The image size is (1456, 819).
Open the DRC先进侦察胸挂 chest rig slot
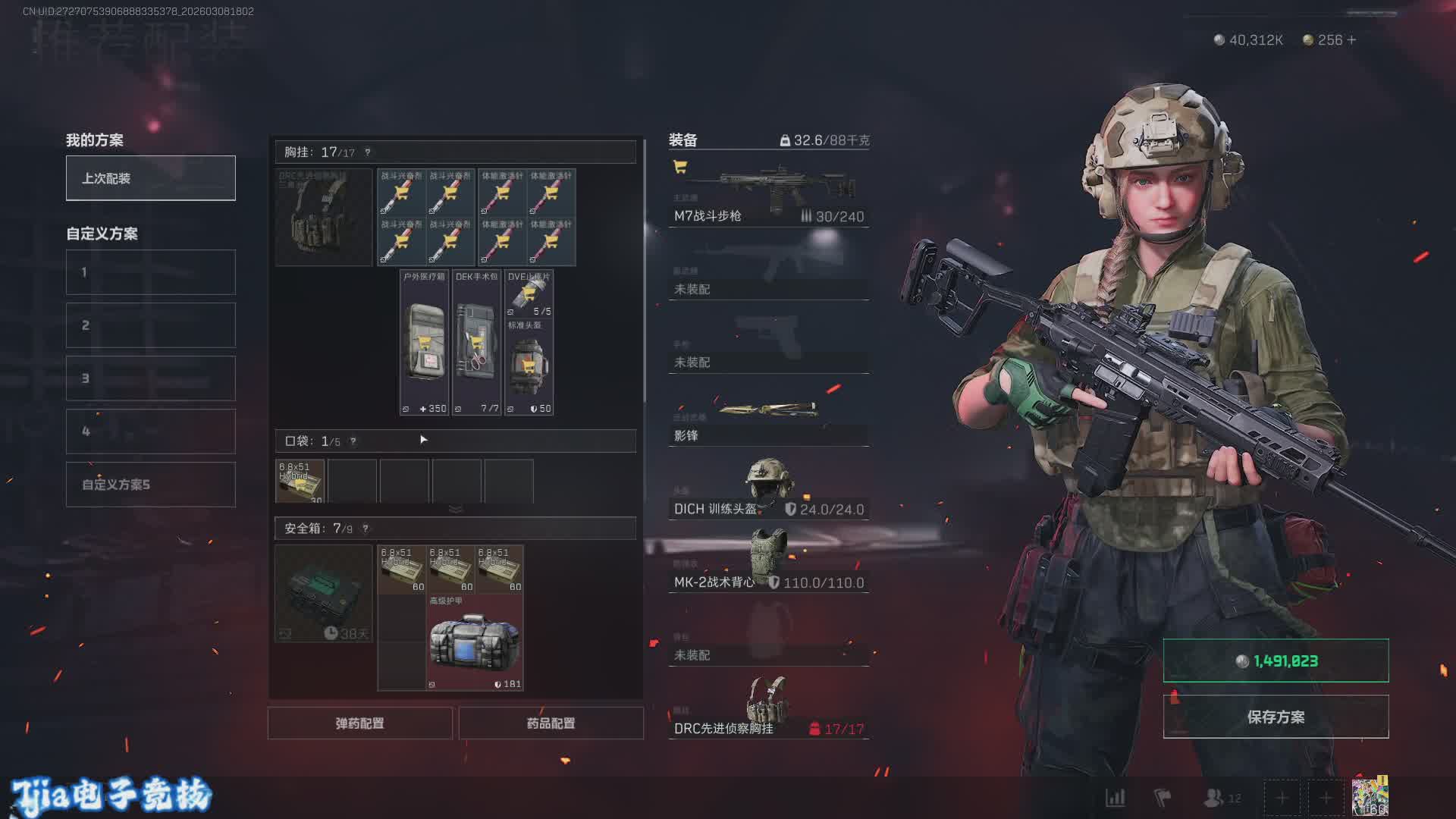click(x=768, y=710)
